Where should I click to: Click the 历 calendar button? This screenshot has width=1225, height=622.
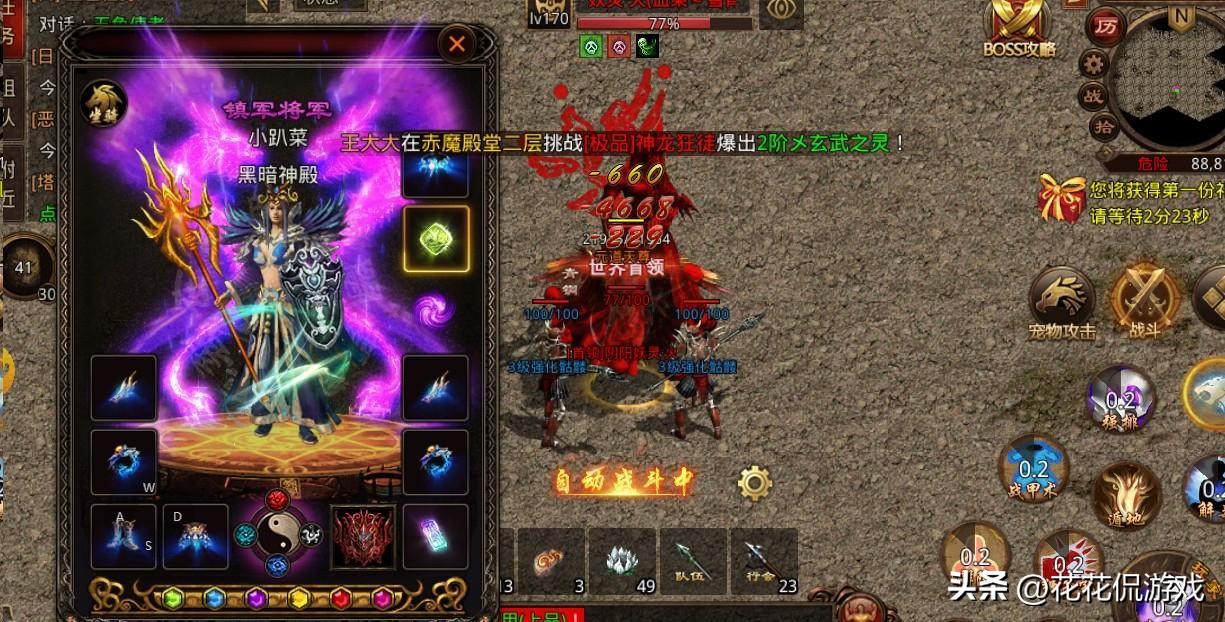pos(1105,25)
